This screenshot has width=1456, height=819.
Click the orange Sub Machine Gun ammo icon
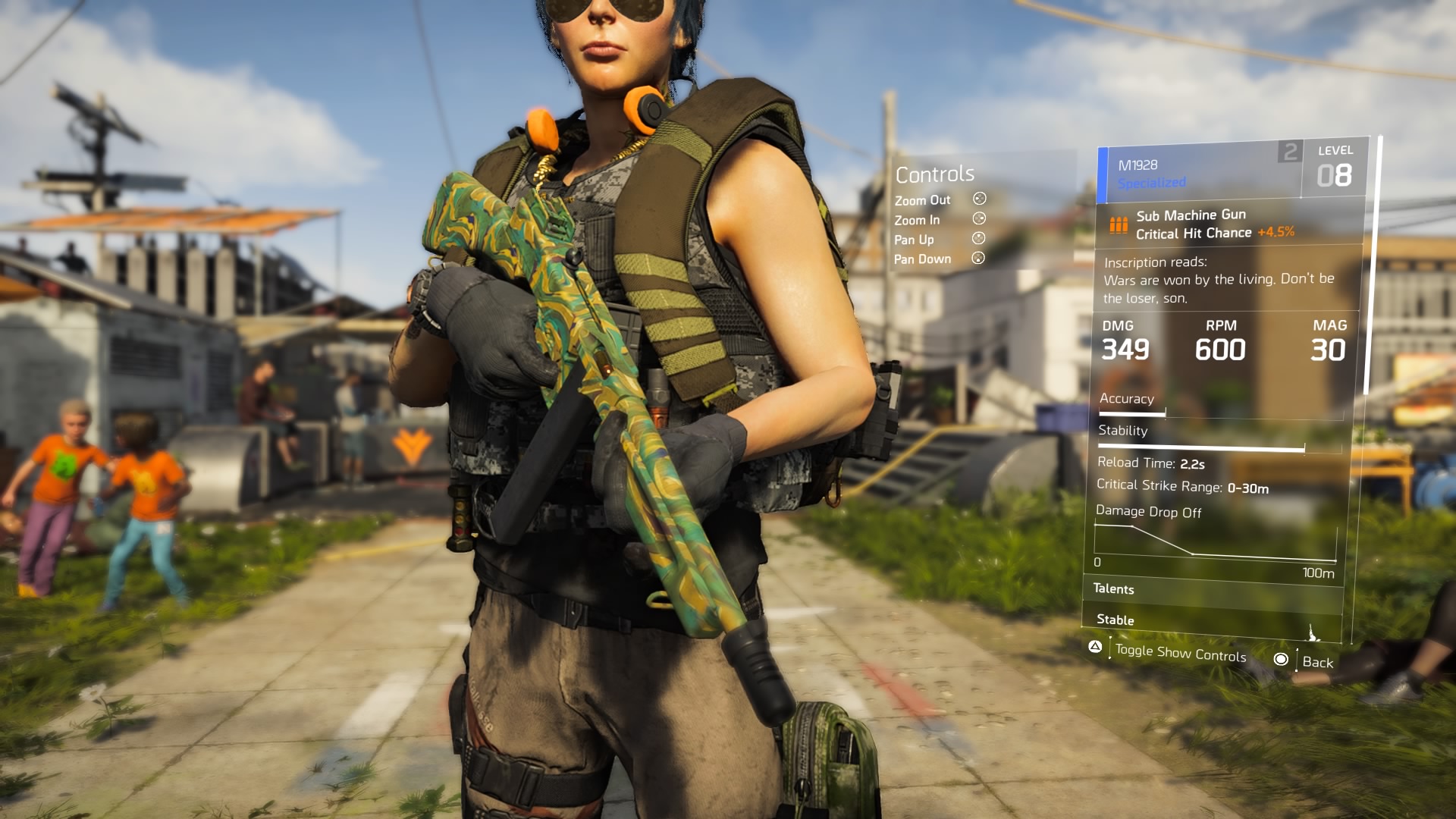pos(1121,224)
